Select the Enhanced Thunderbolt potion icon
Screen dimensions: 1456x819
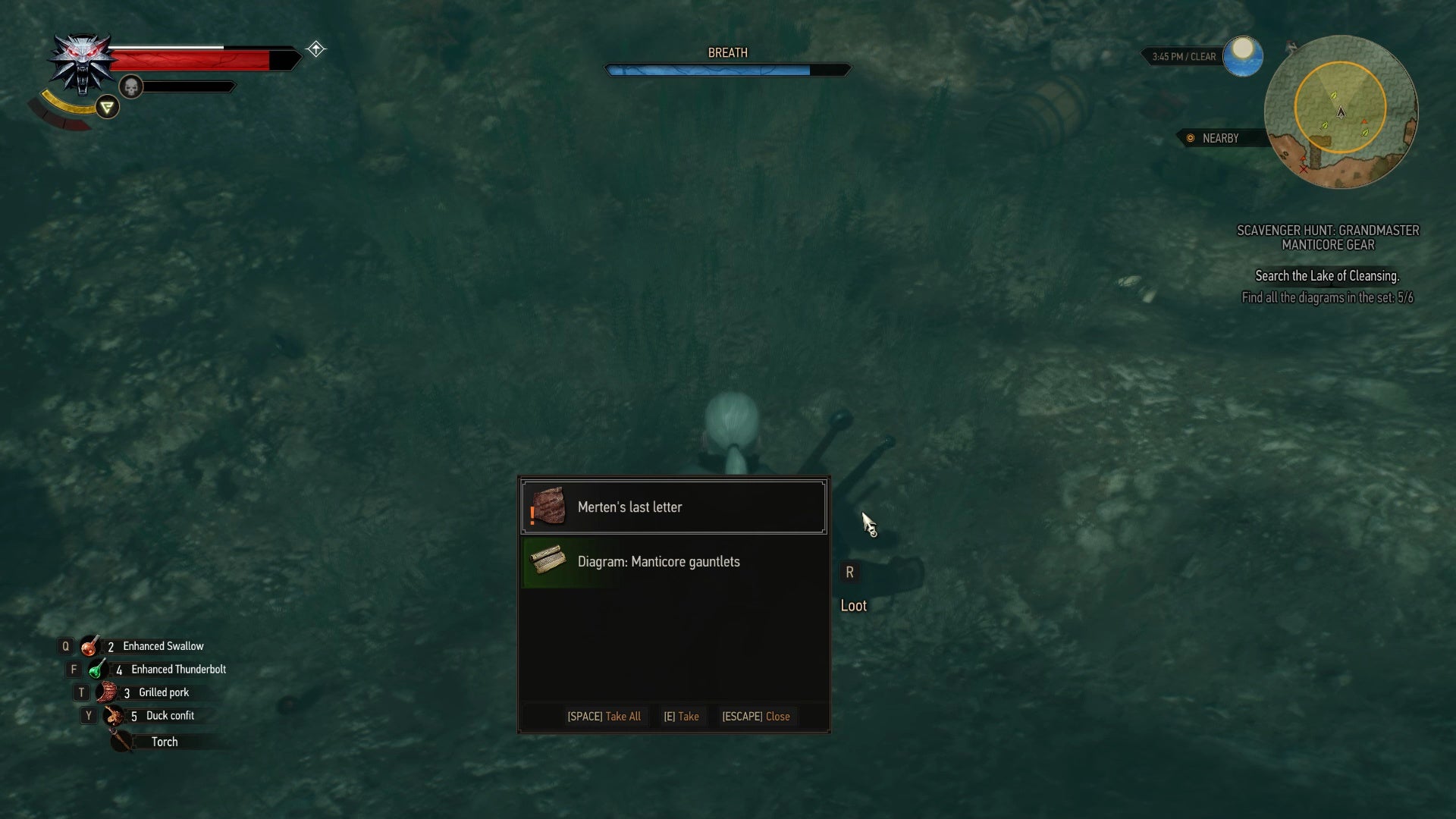[96, 669]
